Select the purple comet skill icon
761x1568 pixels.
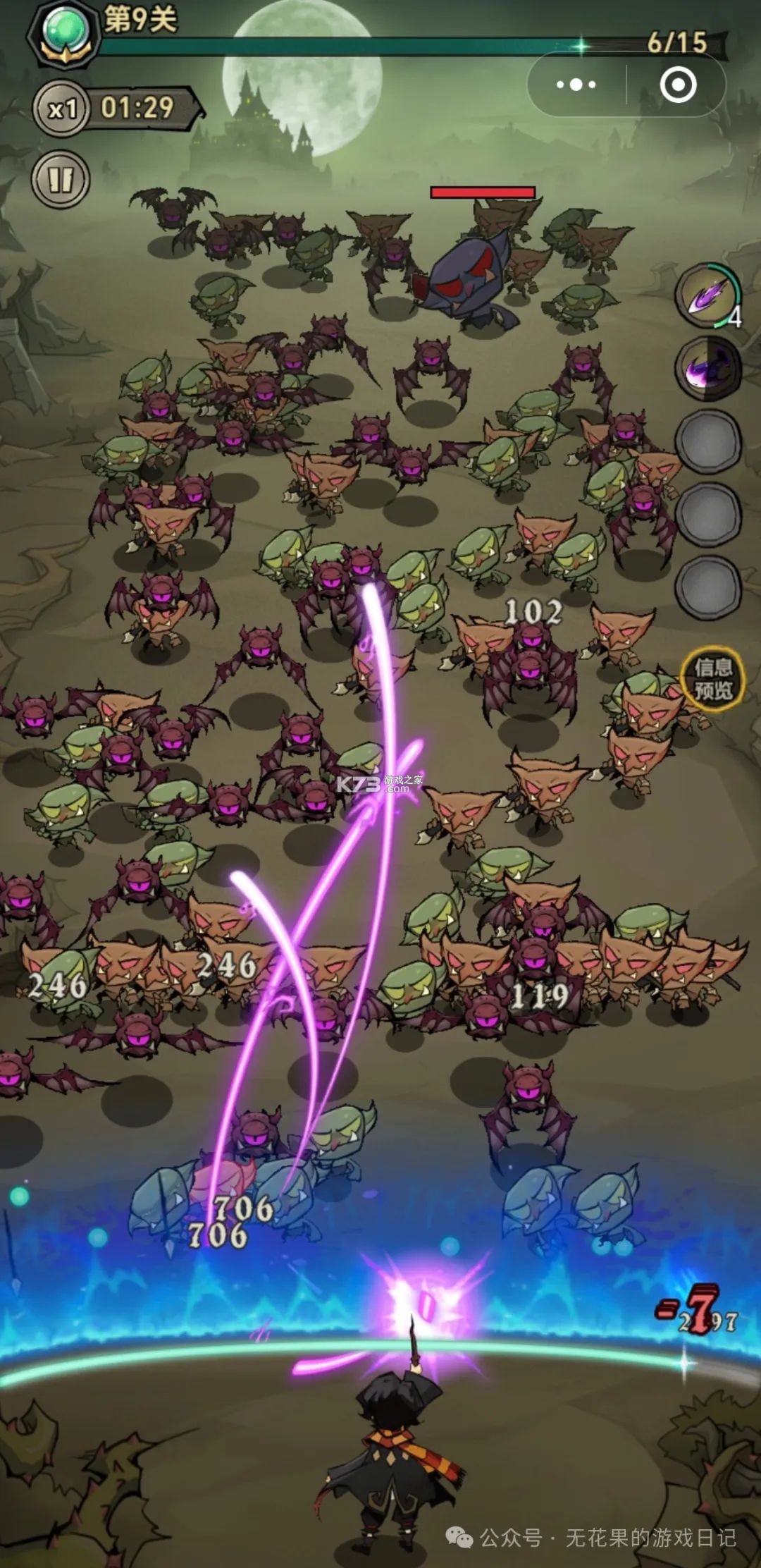(x=708, y=296)
